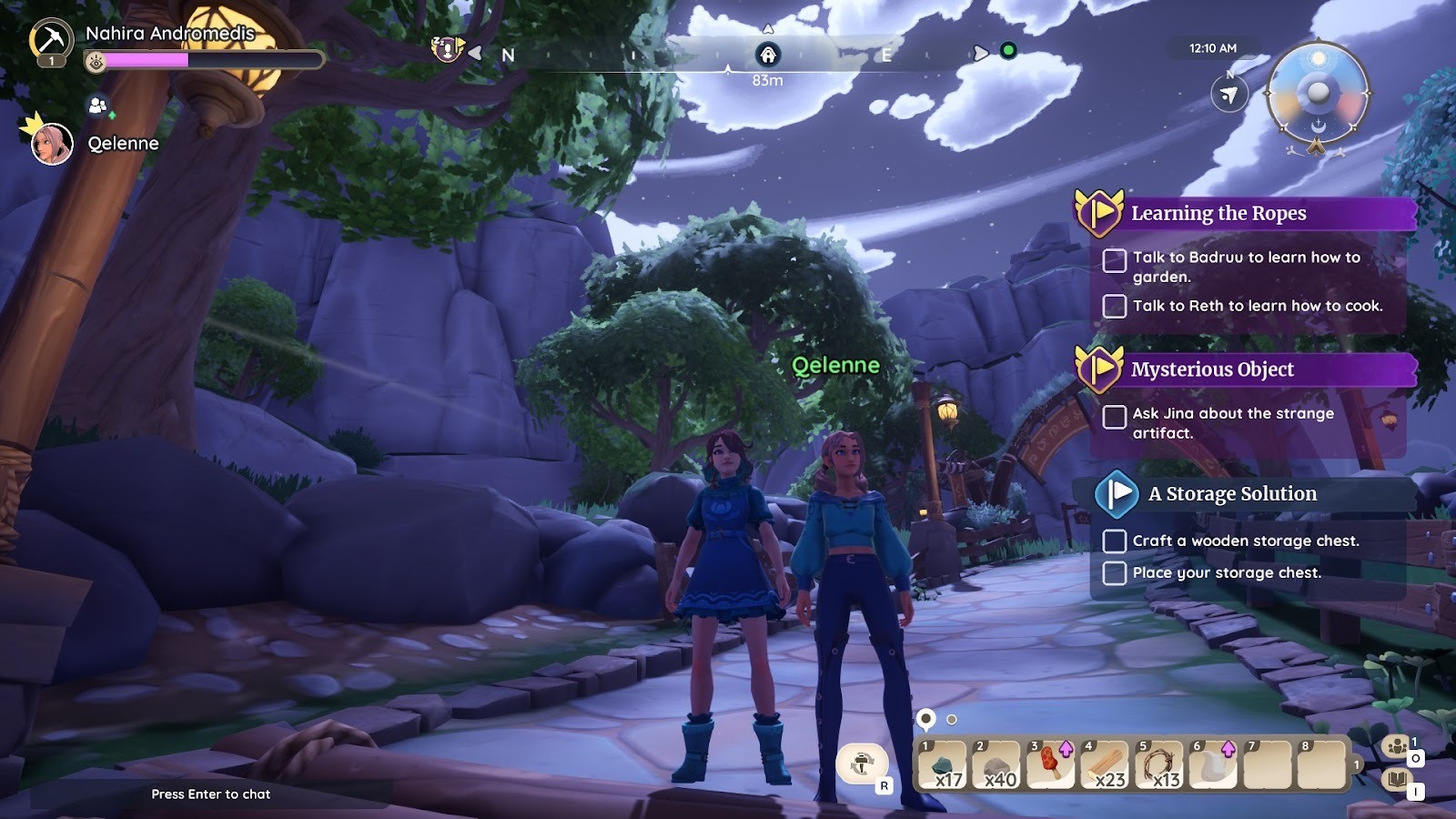Open the social players menu icon
Viewport: 1456px width, 819px height.
pyautogui.click(x=1396, y=747)
